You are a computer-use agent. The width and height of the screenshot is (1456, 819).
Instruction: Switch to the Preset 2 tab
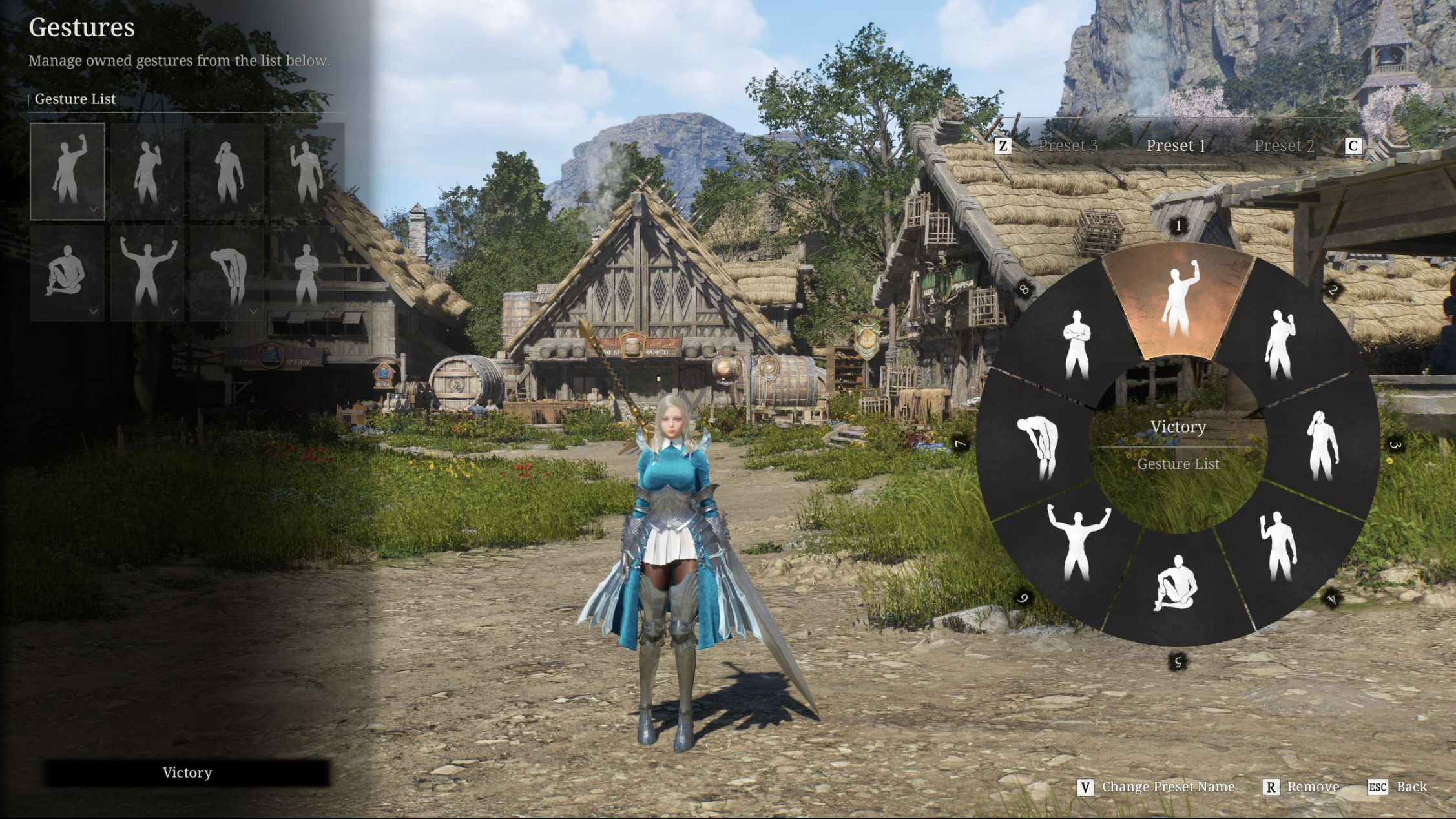point(1284,146)
